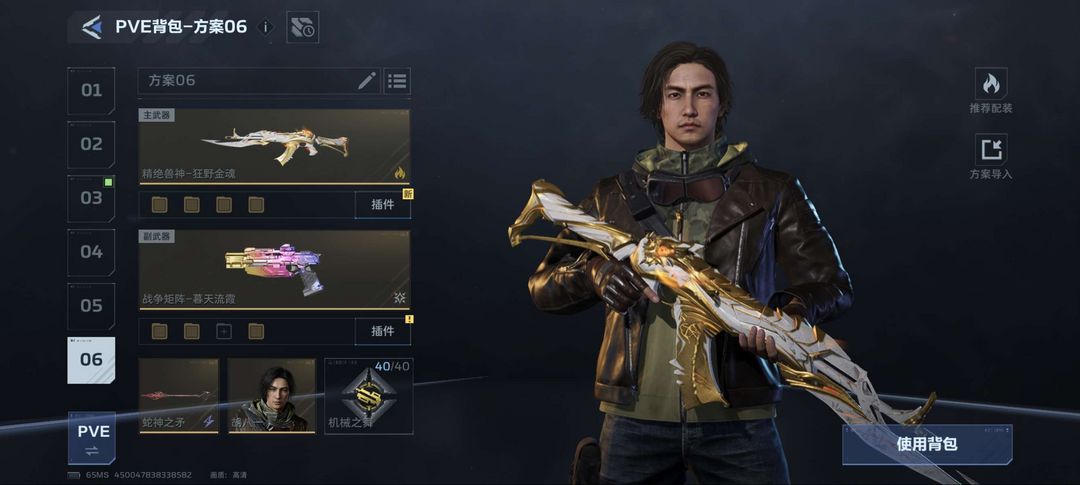
Task: Select the primary weapon 精绝兽神-狂野金魂
Action: [x=274, y=146]
